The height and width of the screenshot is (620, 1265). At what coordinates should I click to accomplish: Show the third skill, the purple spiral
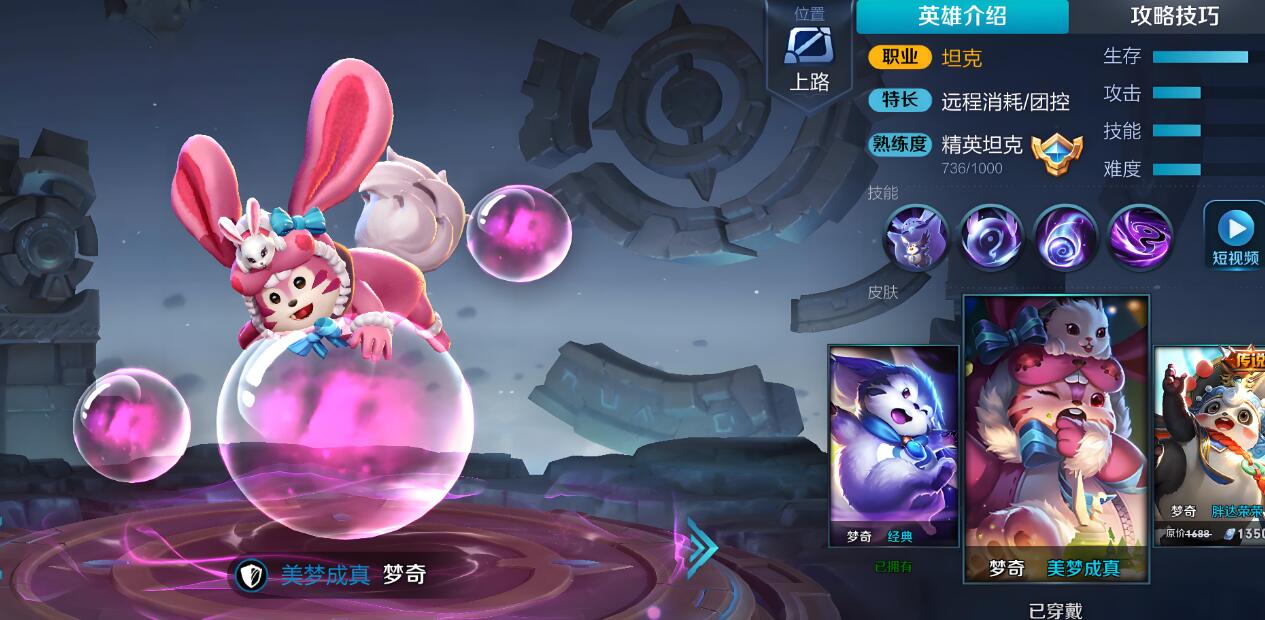point(1065,238)
